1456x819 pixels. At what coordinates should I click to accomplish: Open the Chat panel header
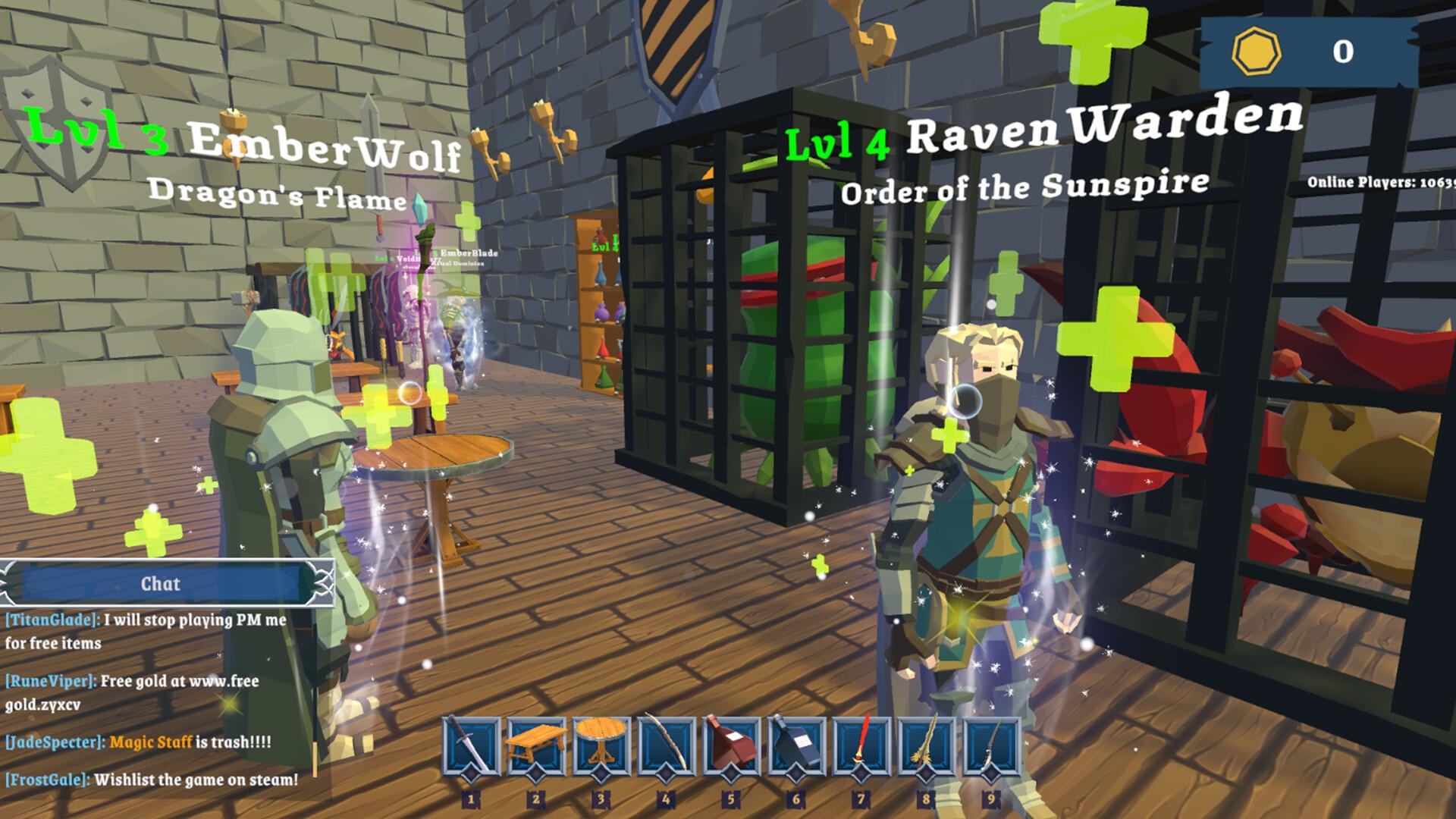[161, 584]
